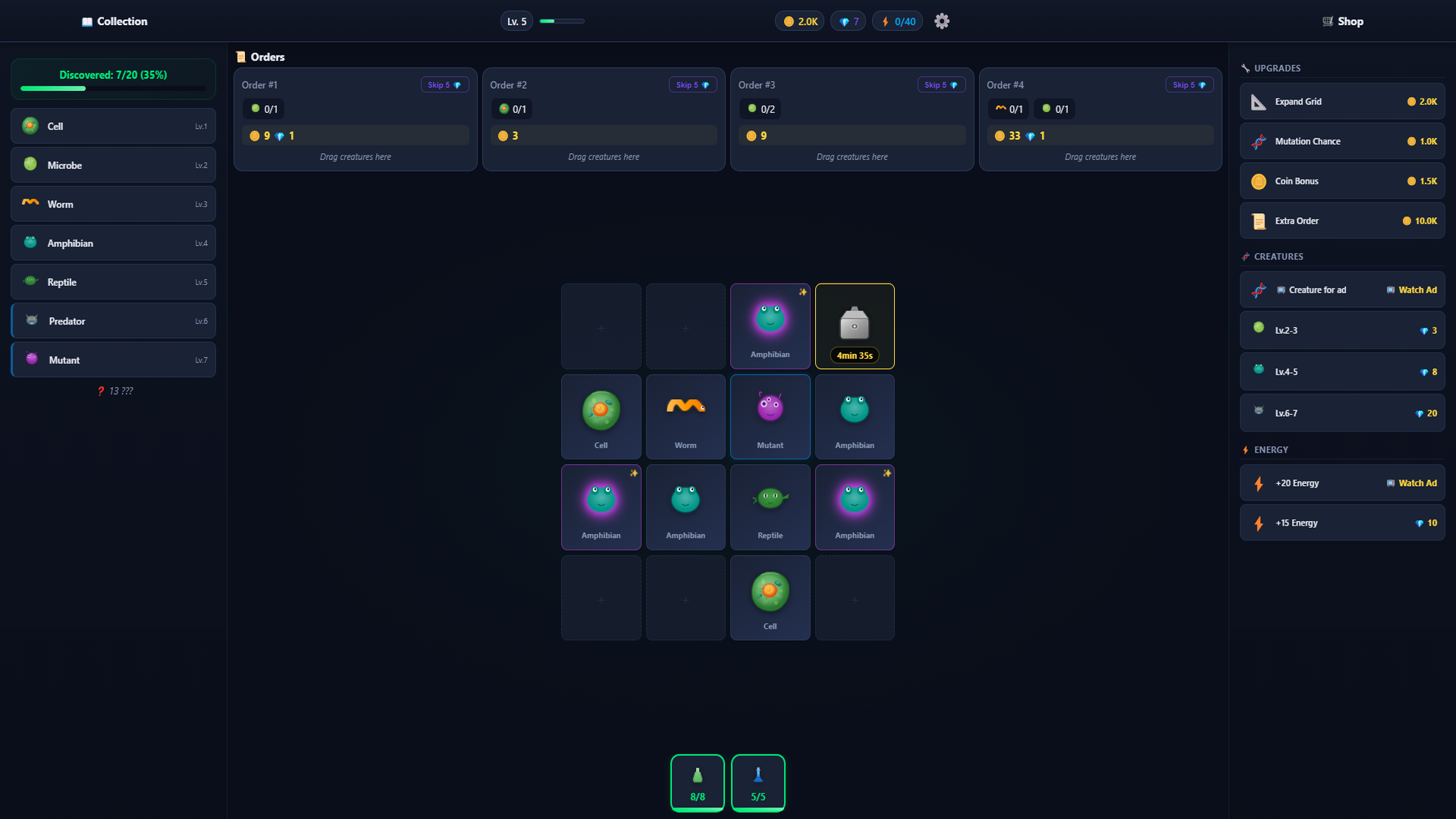Open the settings gear

click(941, 20)
